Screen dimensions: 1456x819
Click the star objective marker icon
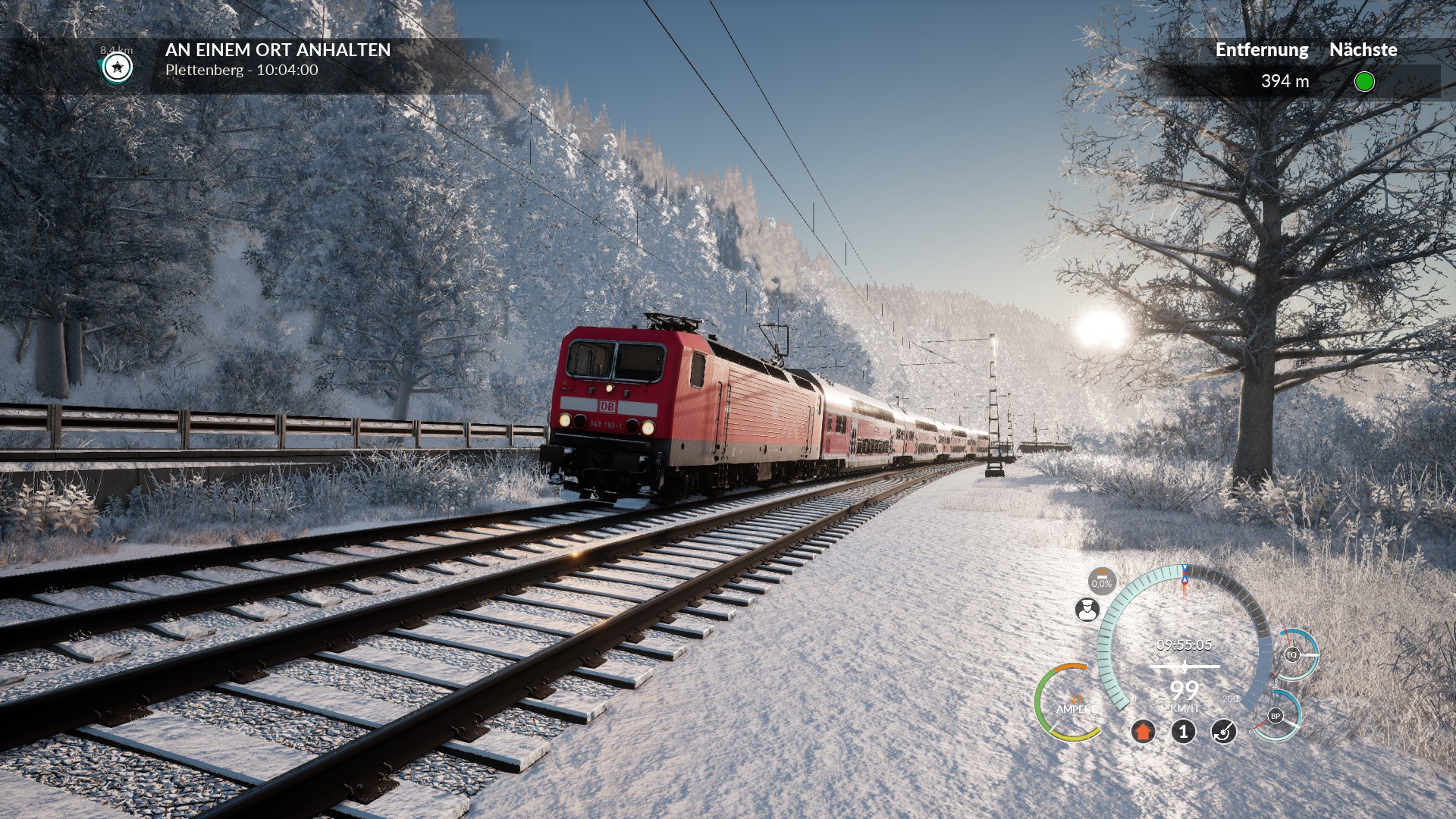(118, 67)
